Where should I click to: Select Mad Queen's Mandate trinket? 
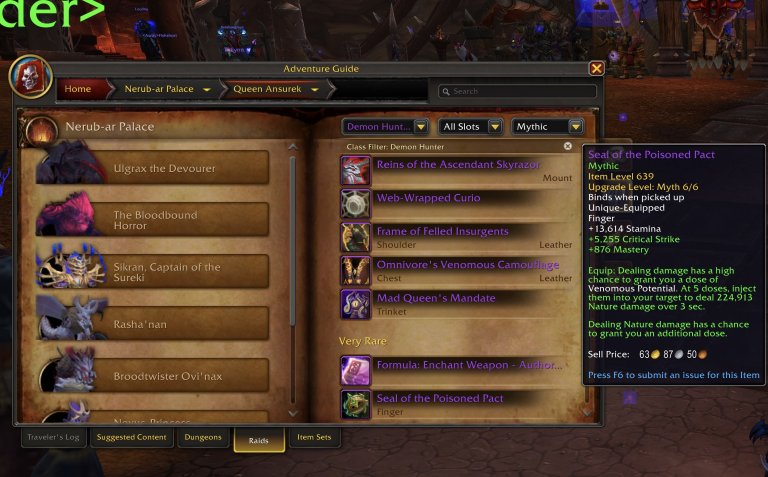pos(436,299)
